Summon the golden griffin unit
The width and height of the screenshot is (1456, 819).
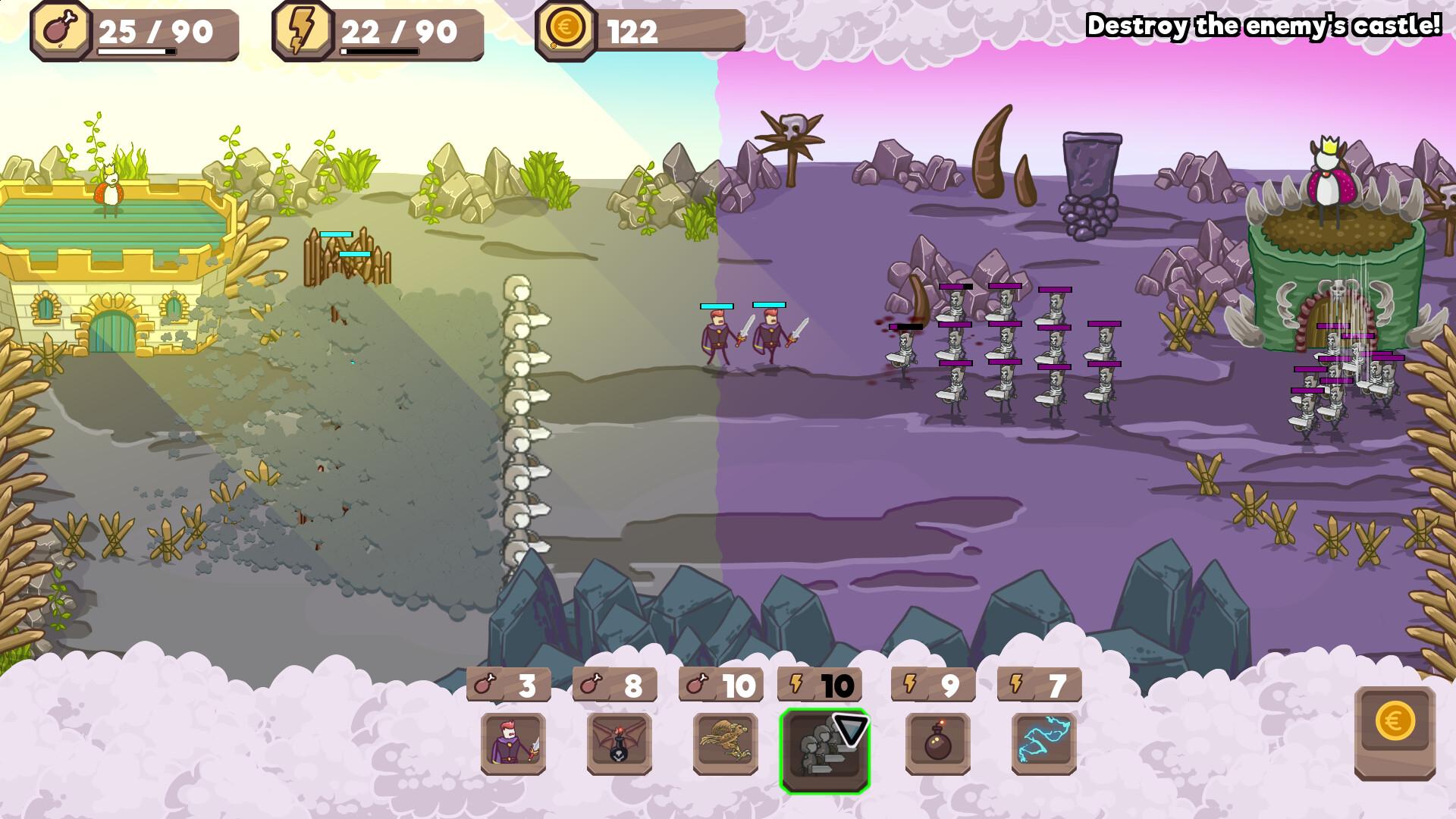pyautogui.click(x=725, y=743)
